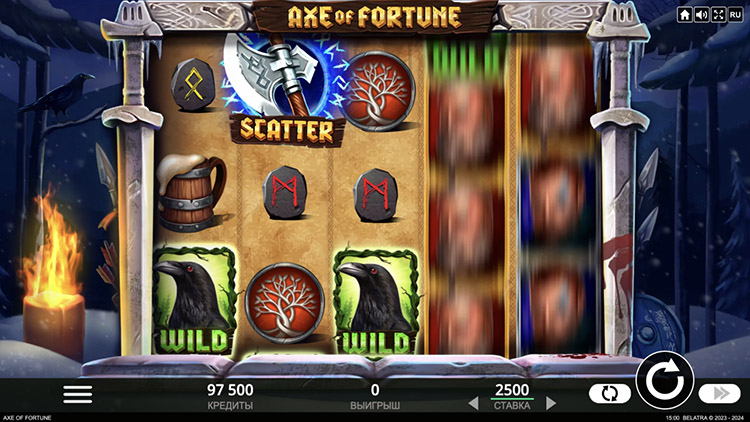Decrease the bet with the left arrow
This screenshot has width=750, height=422.
click(474, 403)
